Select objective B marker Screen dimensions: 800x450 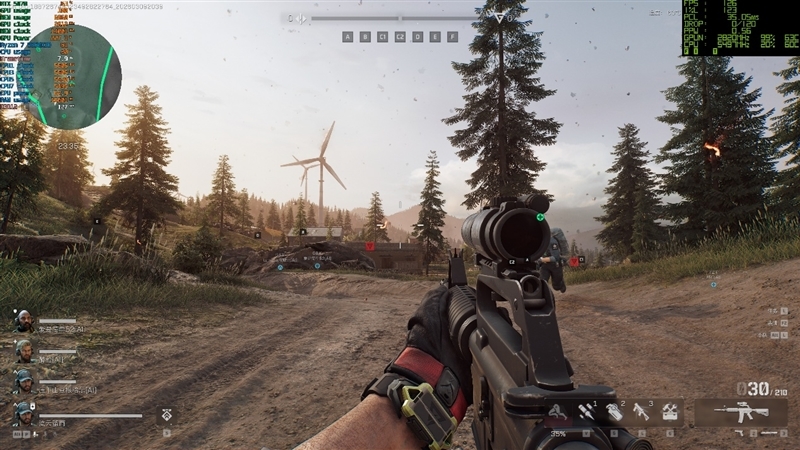pos(365,37)
